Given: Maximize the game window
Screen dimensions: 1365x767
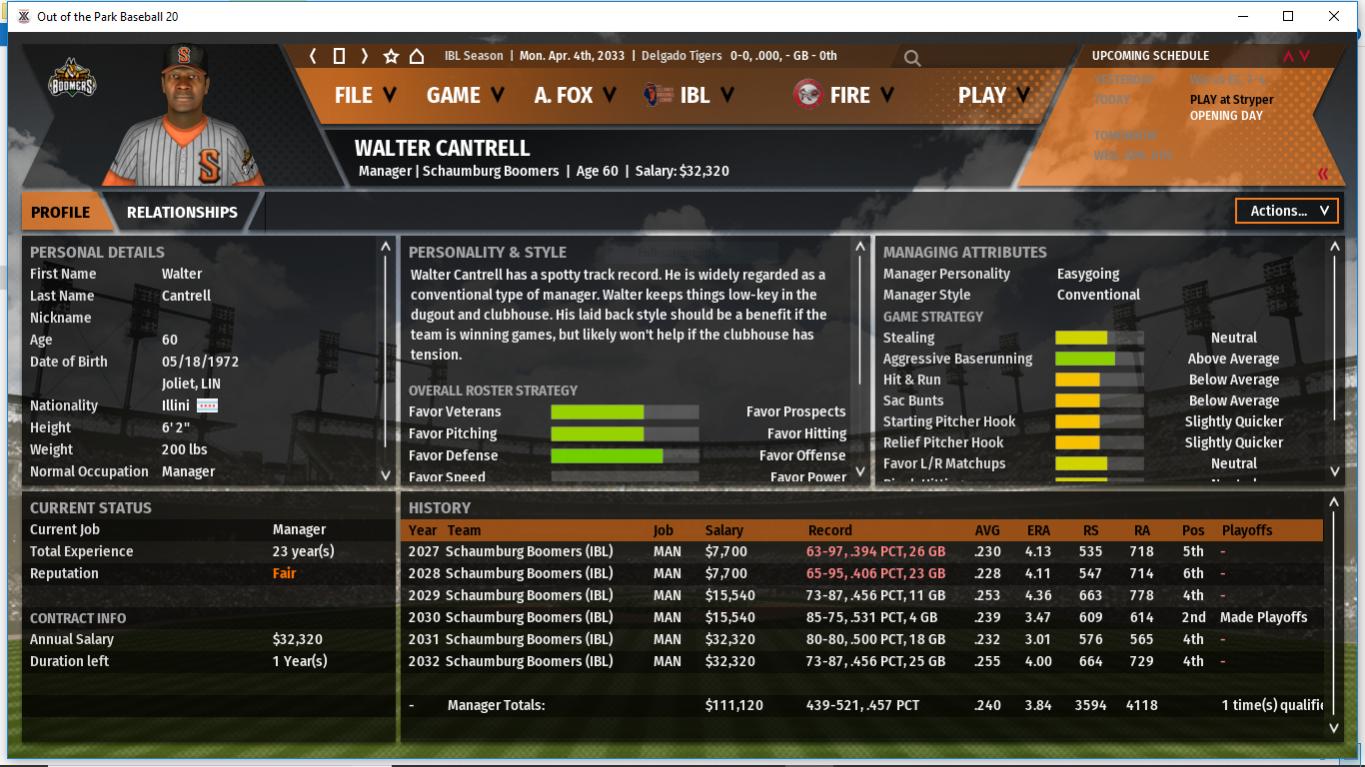Looking at the screenshot, I should click(x=1288, y=16).
